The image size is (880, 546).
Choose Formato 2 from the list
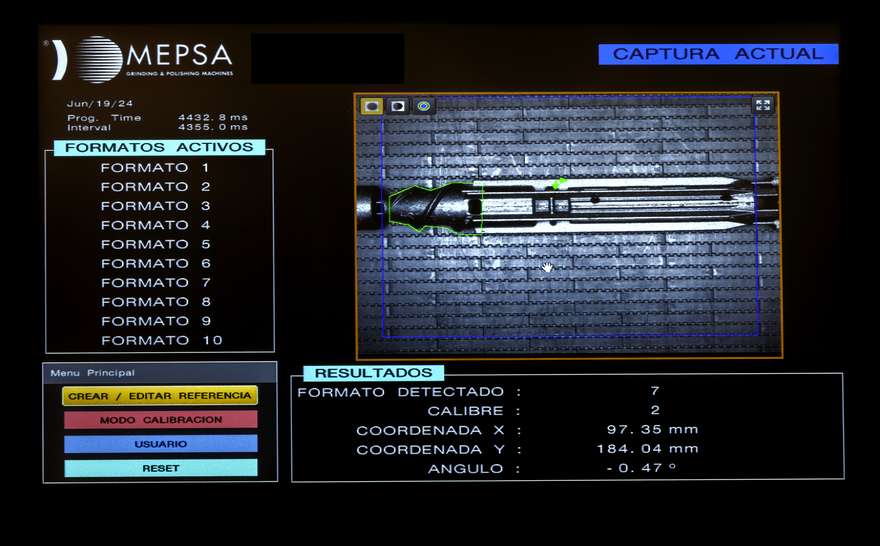click(155, 187)
